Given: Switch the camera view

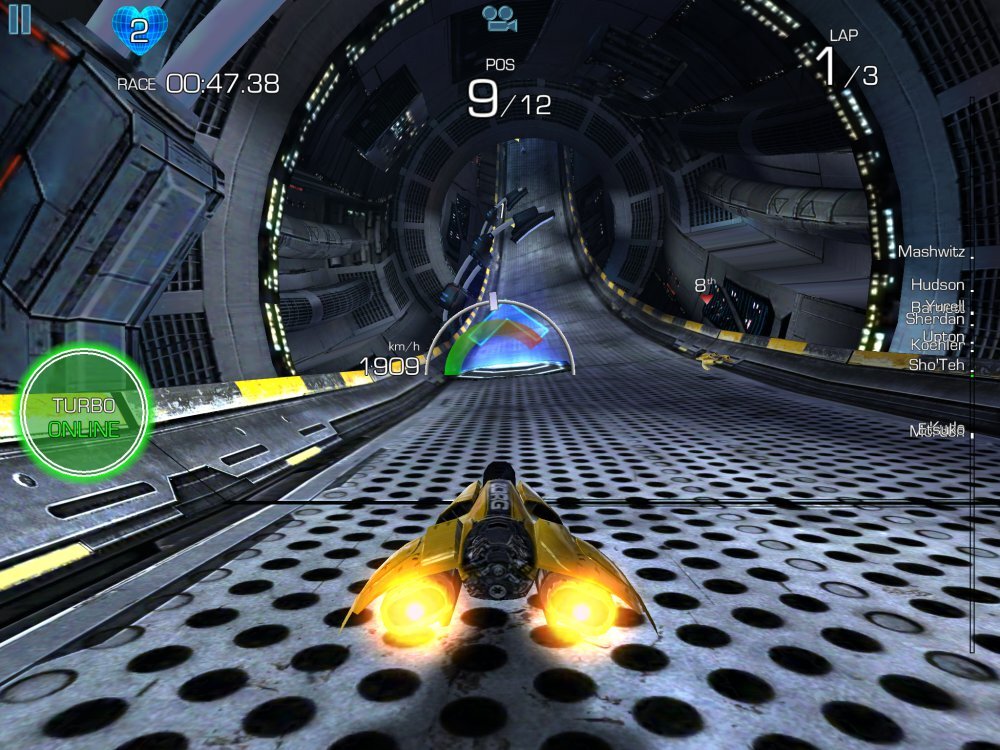Looking at the screenshot, I should [x=501, y=18].
